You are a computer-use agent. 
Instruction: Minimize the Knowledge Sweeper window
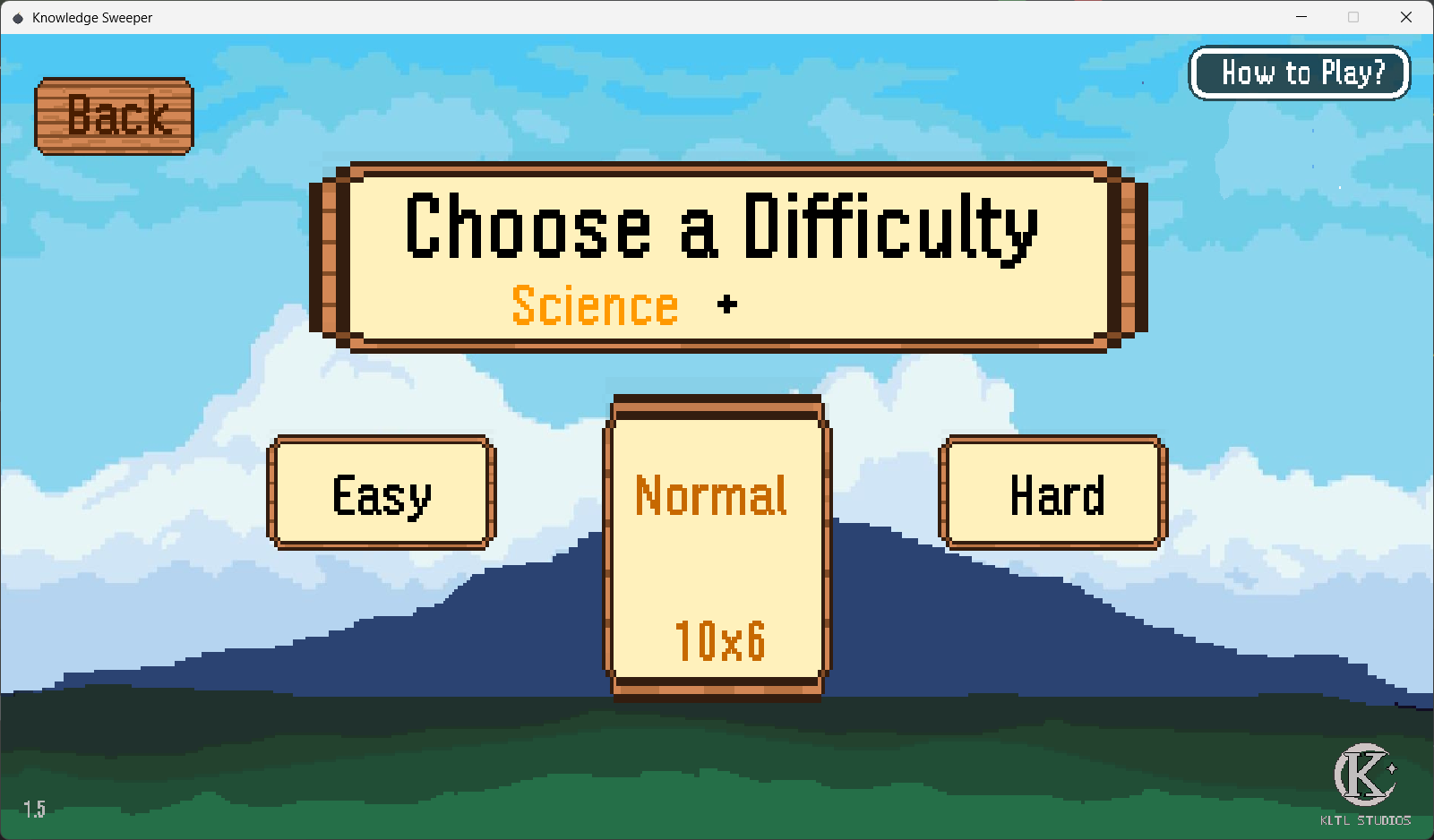[x=1301, y=17]
